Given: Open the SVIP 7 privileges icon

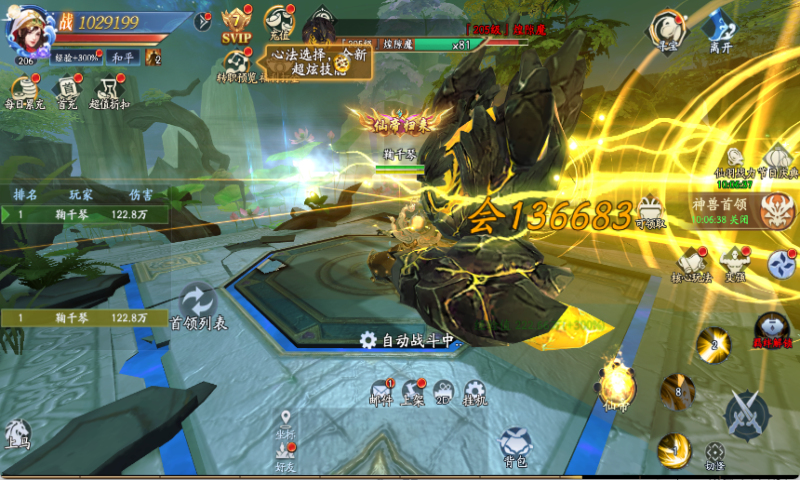Looking at the screenshot, I should 236,24.
